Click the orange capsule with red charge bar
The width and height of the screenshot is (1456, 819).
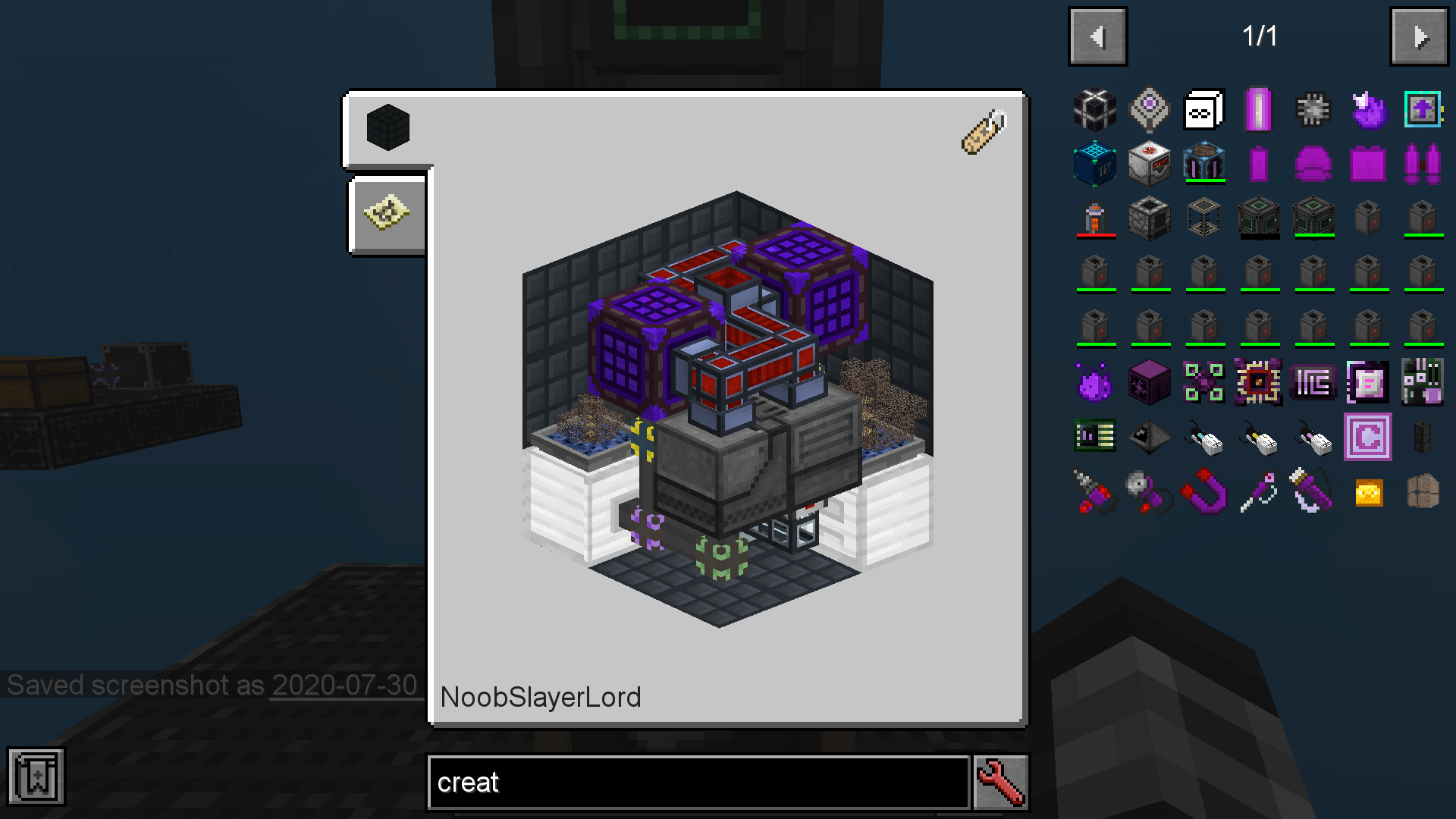[1094, 218]
